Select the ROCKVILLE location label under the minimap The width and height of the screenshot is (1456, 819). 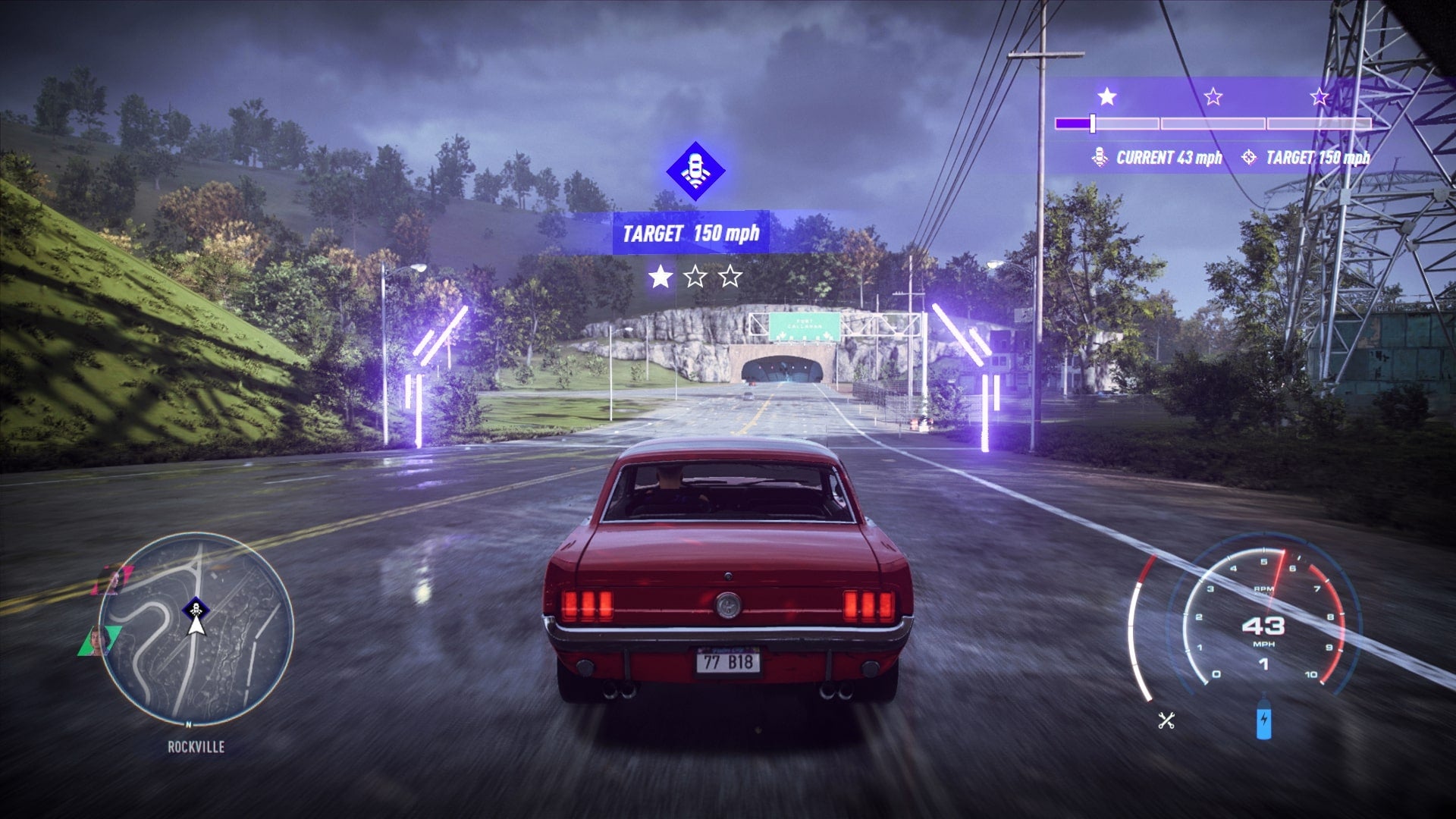pos(196,746)
